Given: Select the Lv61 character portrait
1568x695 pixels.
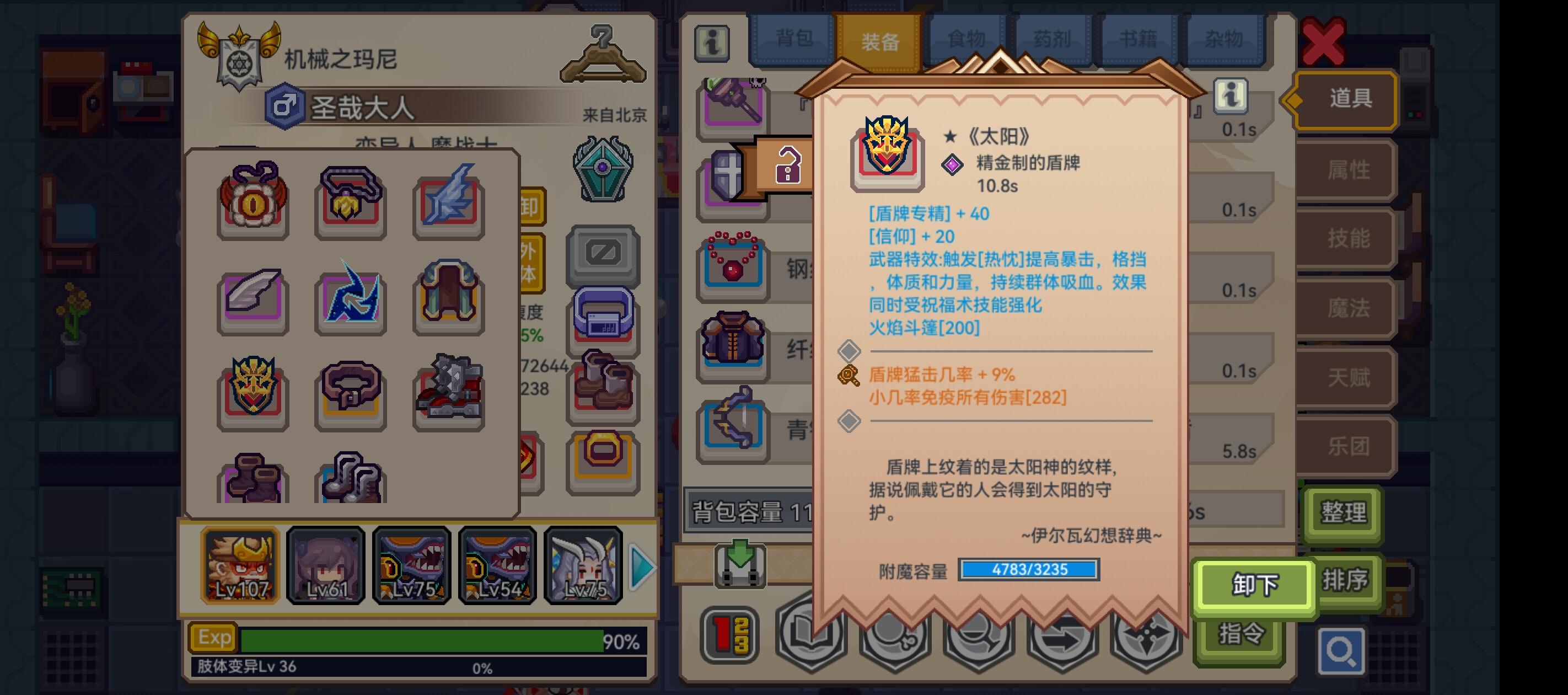Looking at the screenshot, I should coord(326,566).
